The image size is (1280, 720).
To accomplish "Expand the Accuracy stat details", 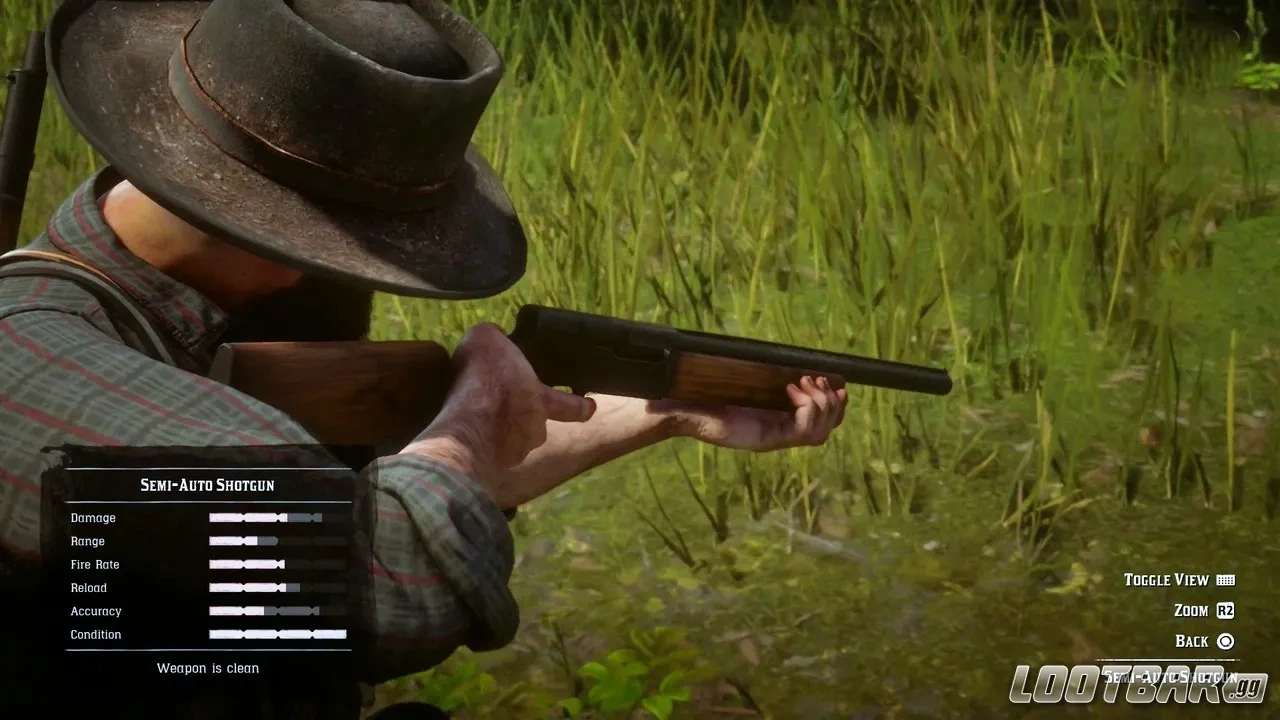I will pyautogui.click(x=265, y=611).
